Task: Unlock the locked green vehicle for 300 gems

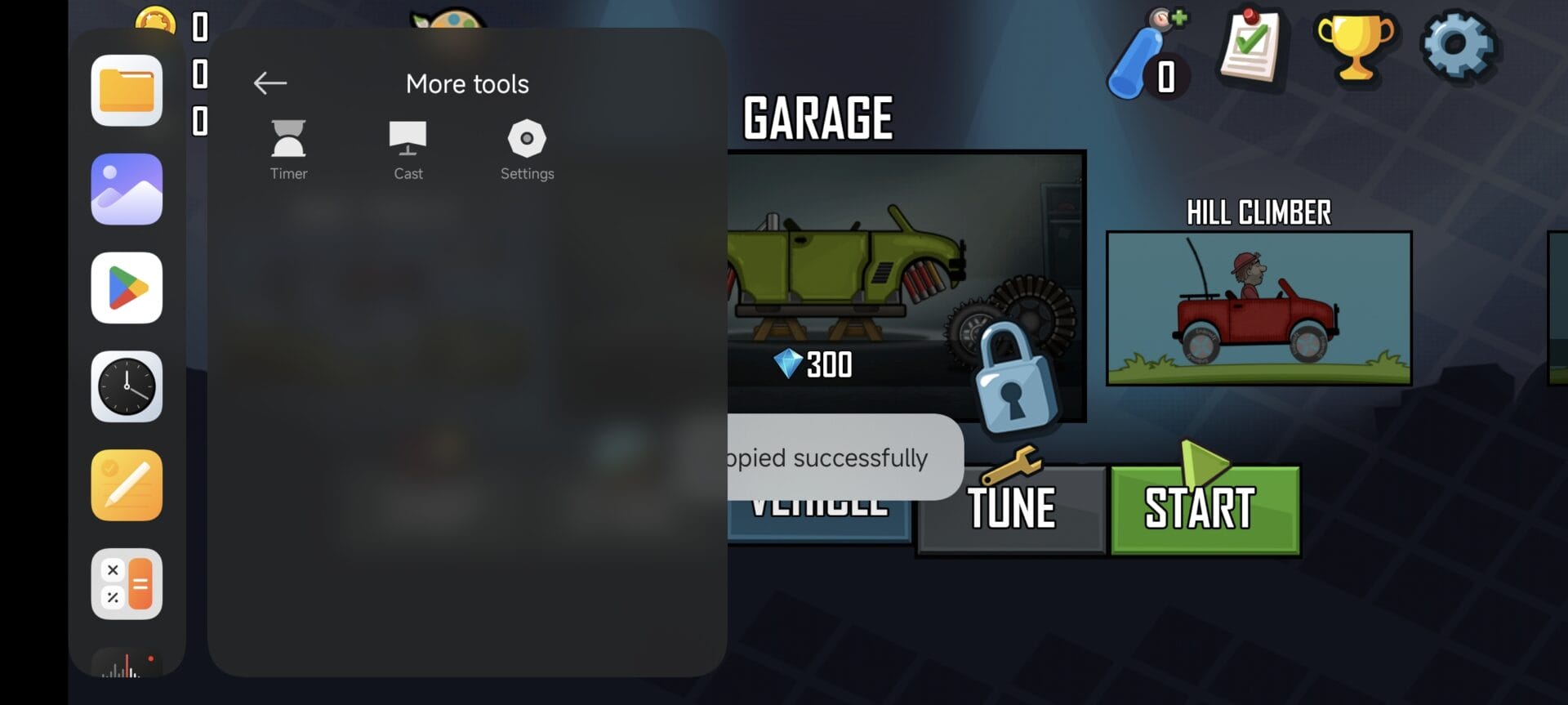Action: pos(905,286)
